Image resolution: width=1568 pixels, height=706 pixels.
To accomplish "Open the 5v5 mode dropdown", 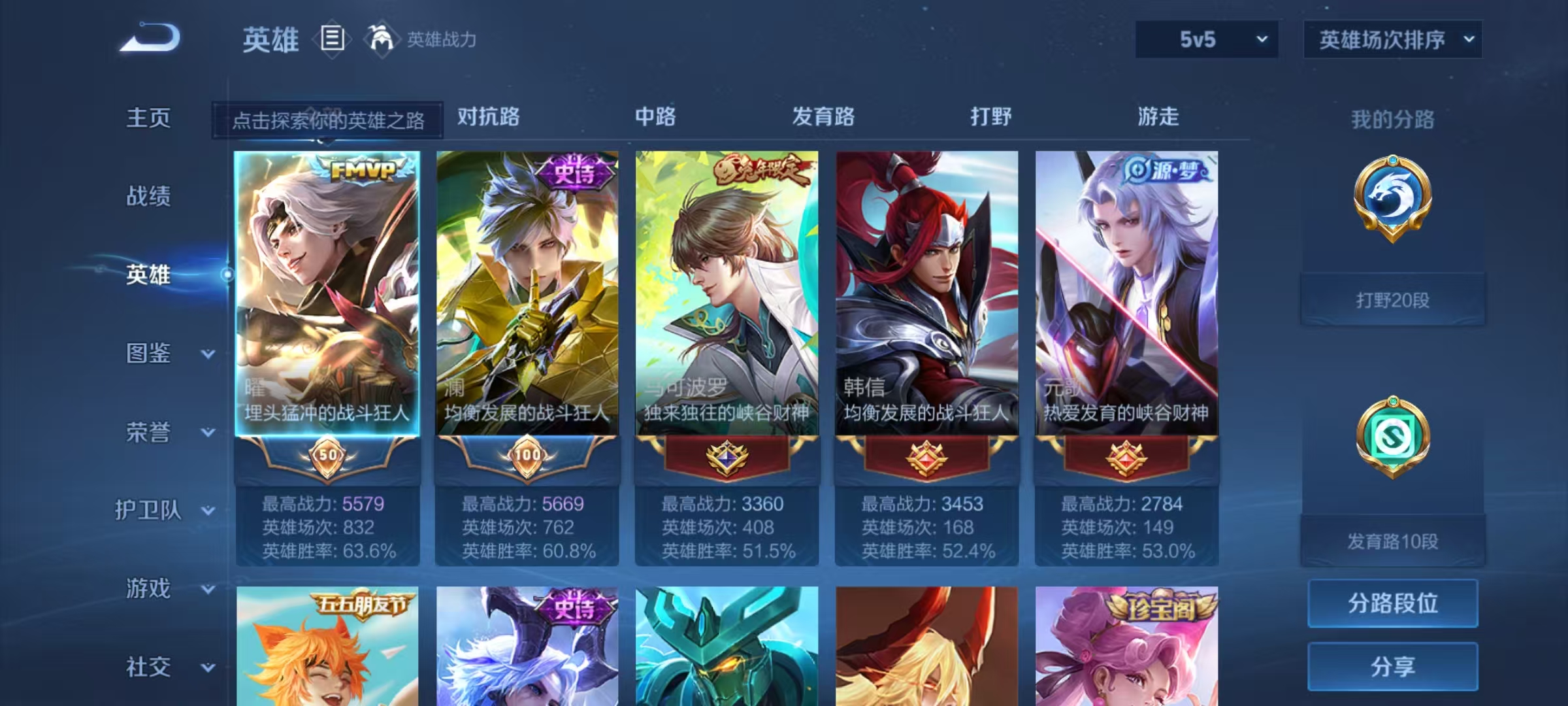I will point(1206,40).
